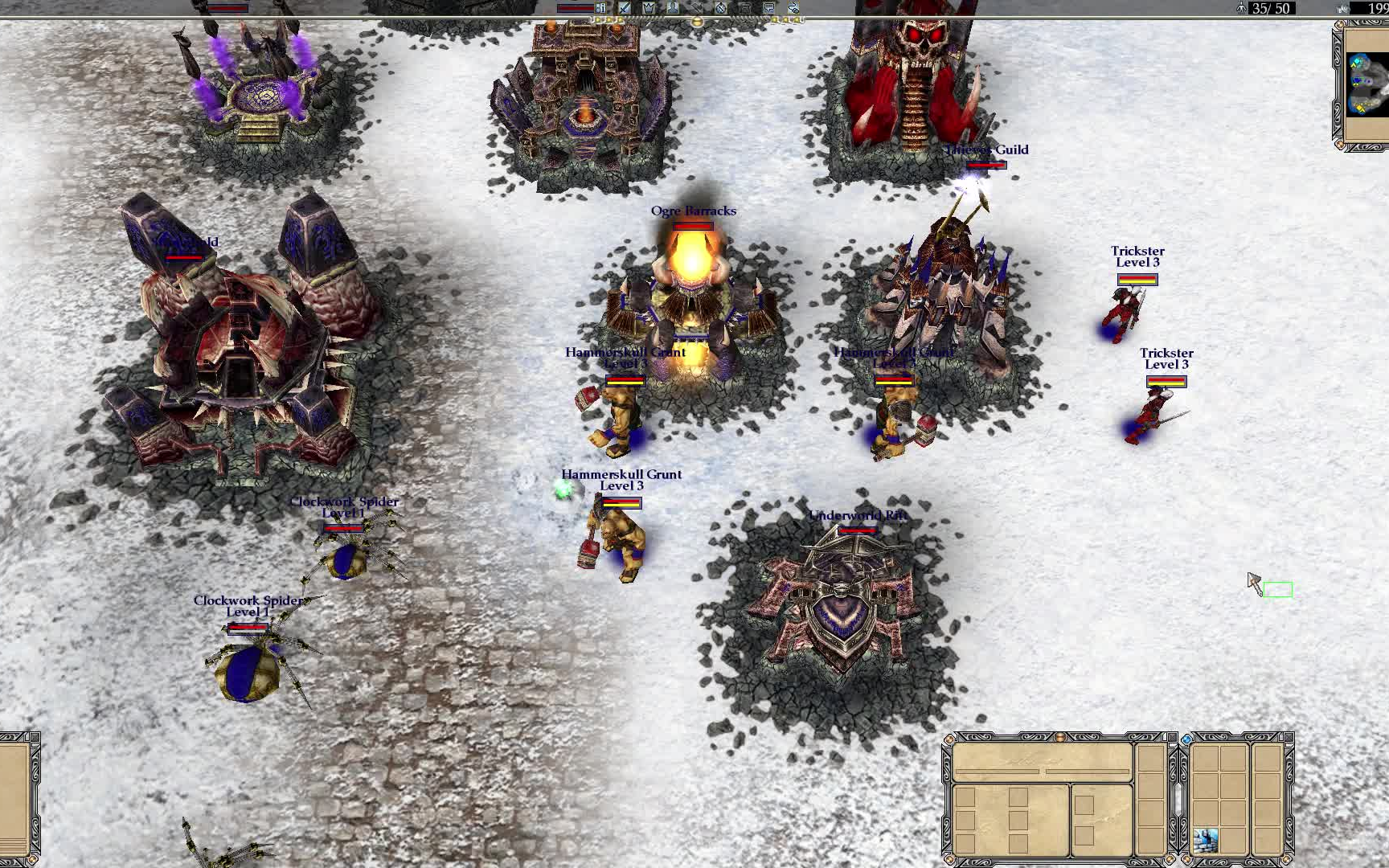Click the digging tool icon on top toolbar
This screenshot has height=868, width=1389.
697,8
